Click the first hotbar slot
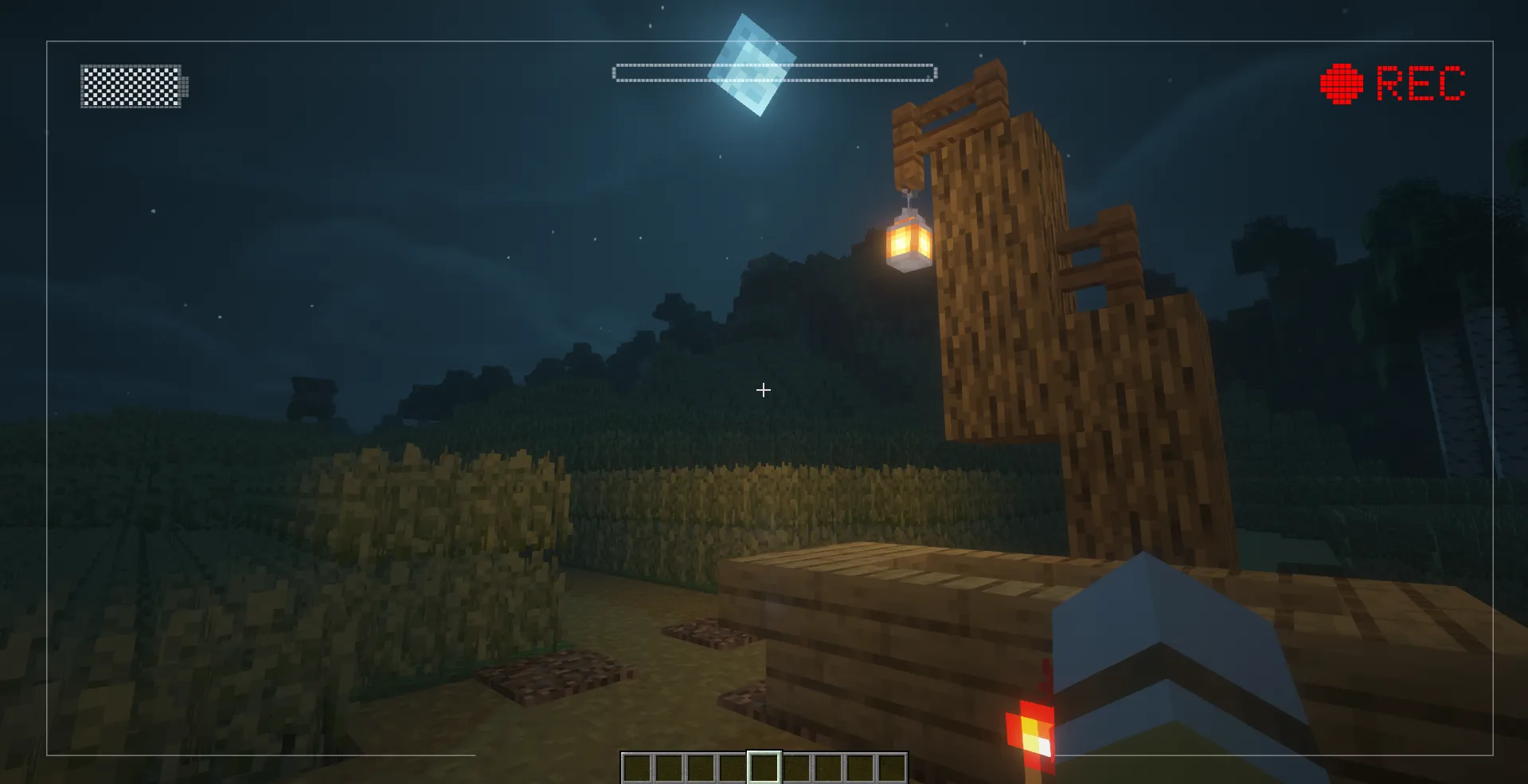Viewport: 1528px width, 784px height. pyautogui.click(x=636, y=766)
